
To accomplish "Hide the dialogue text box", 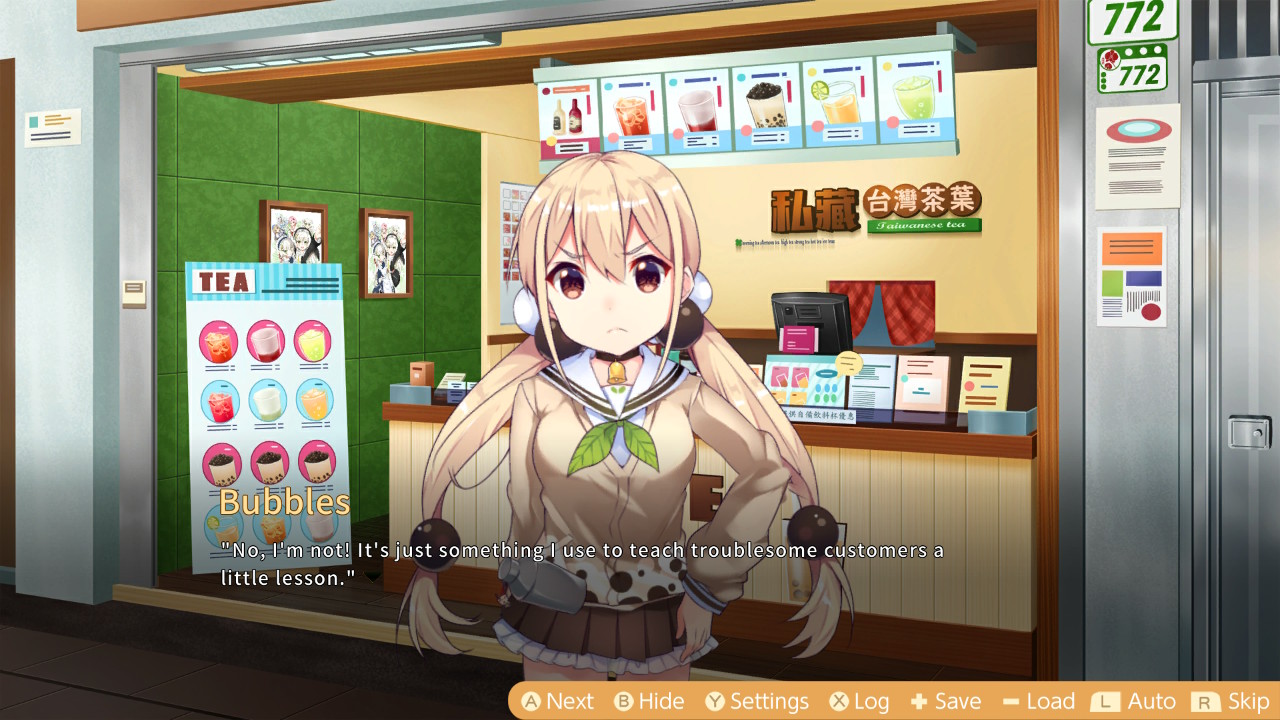I will pos(649,701).
